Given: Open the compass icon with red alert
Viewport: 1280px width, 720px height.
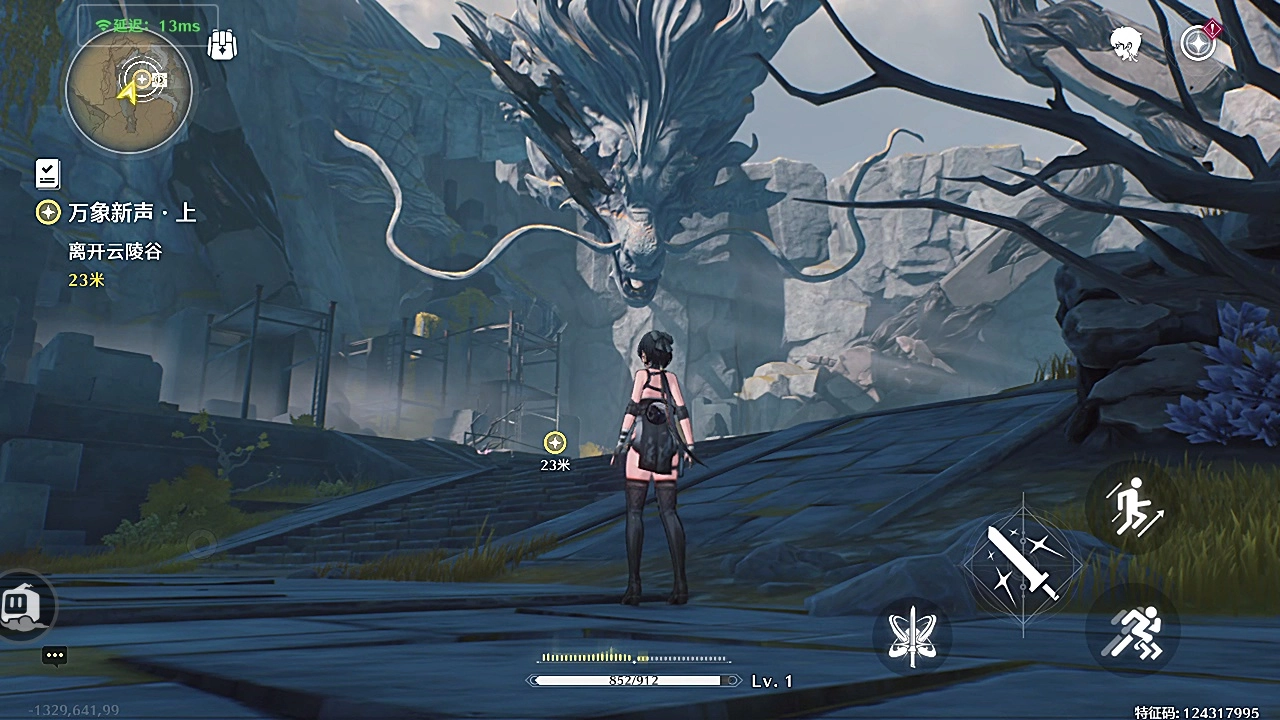Looking at the screenshot, I should (1198, 42).
